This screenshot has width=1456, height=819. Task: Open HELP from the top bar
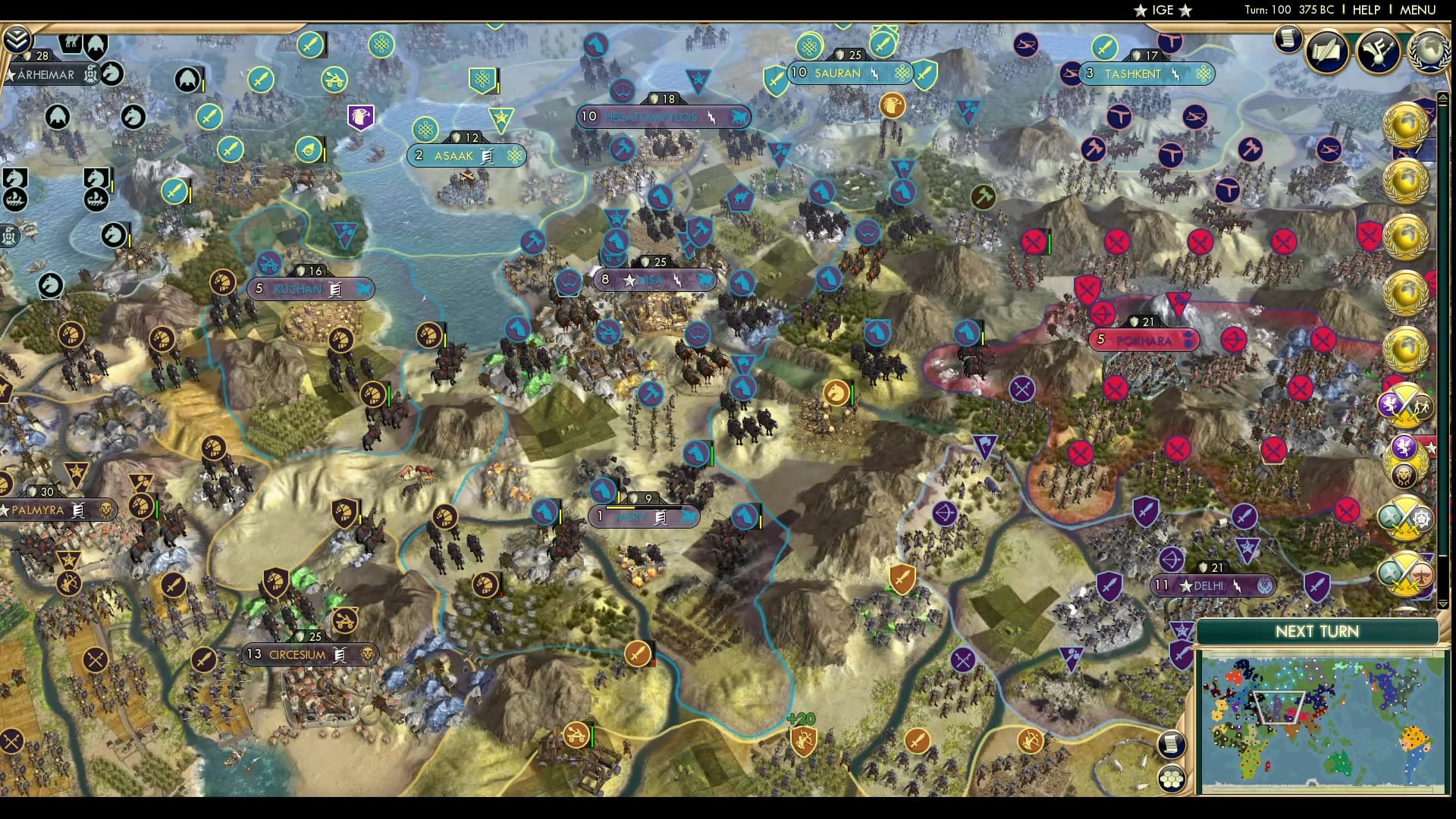1365,10
